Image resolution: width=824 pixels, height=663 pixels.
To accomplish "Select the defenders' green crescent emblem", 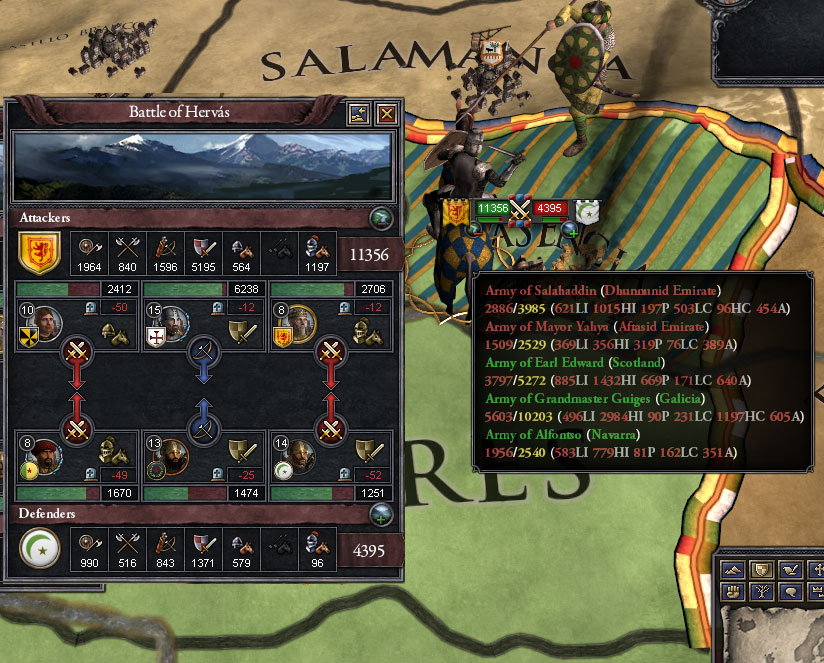I will point(39,547).
